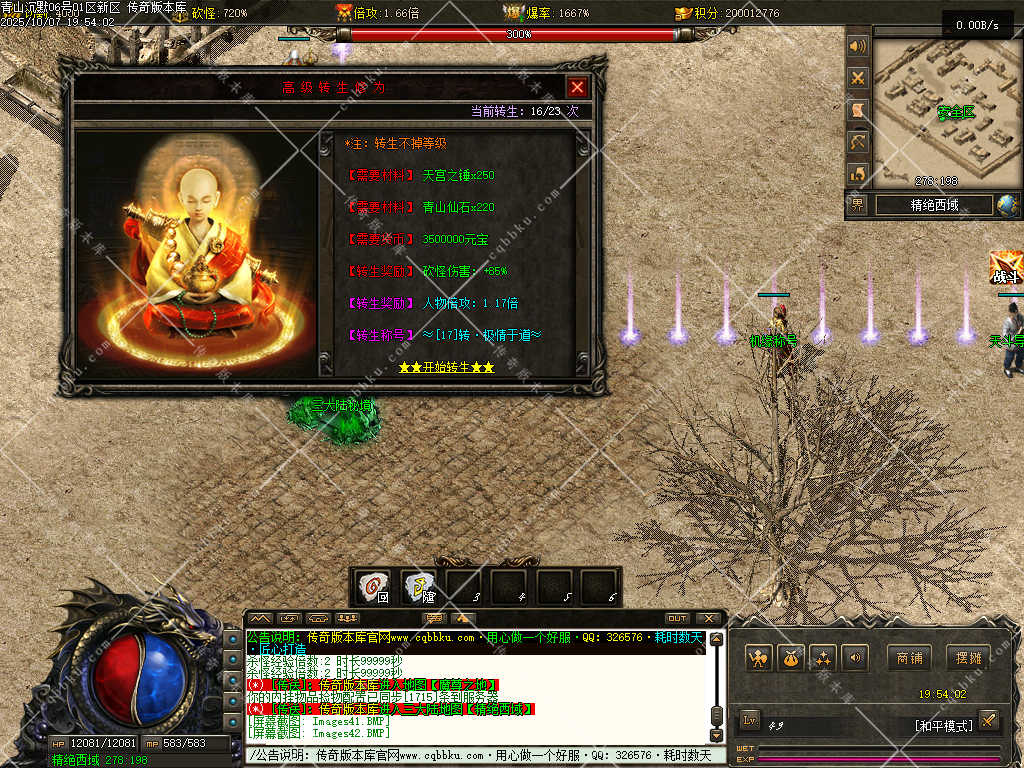This screenshot has height=768, width=1024.
Task: Open the world map globe icon
Action: coord(1007,205)
